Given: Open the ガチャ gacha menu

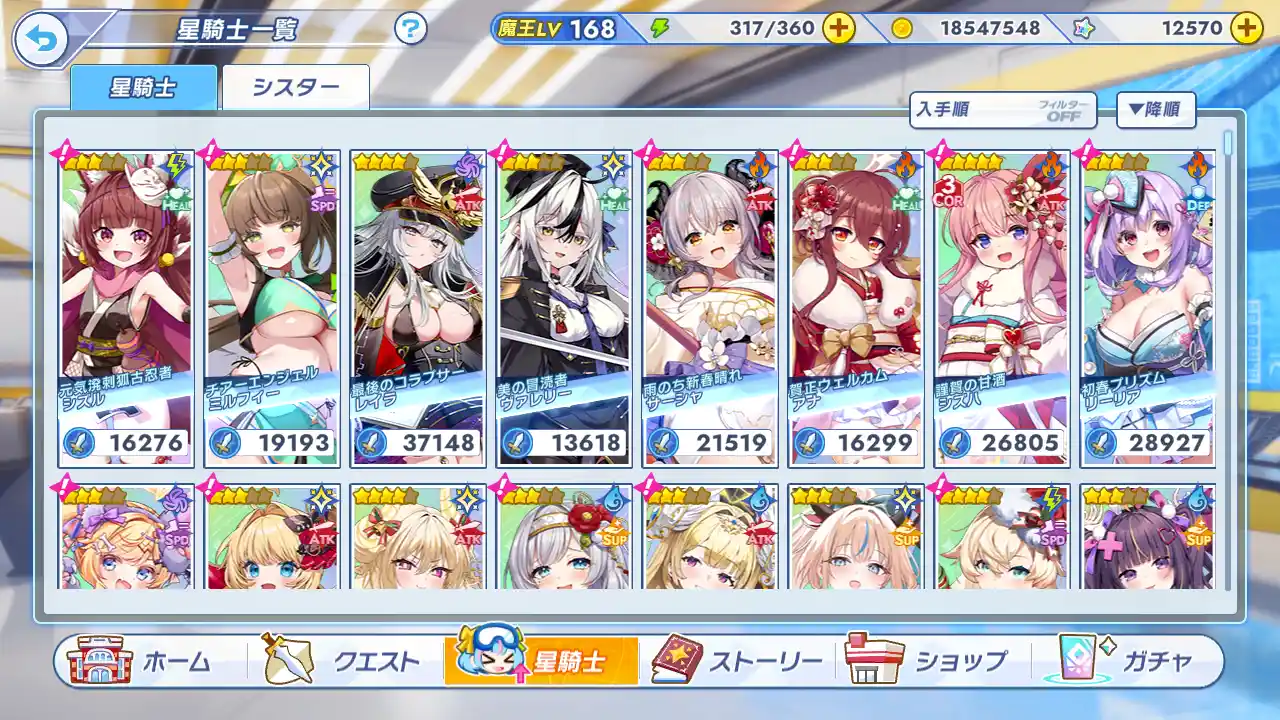Looking at the screenshot, I should pos(1130,661).
